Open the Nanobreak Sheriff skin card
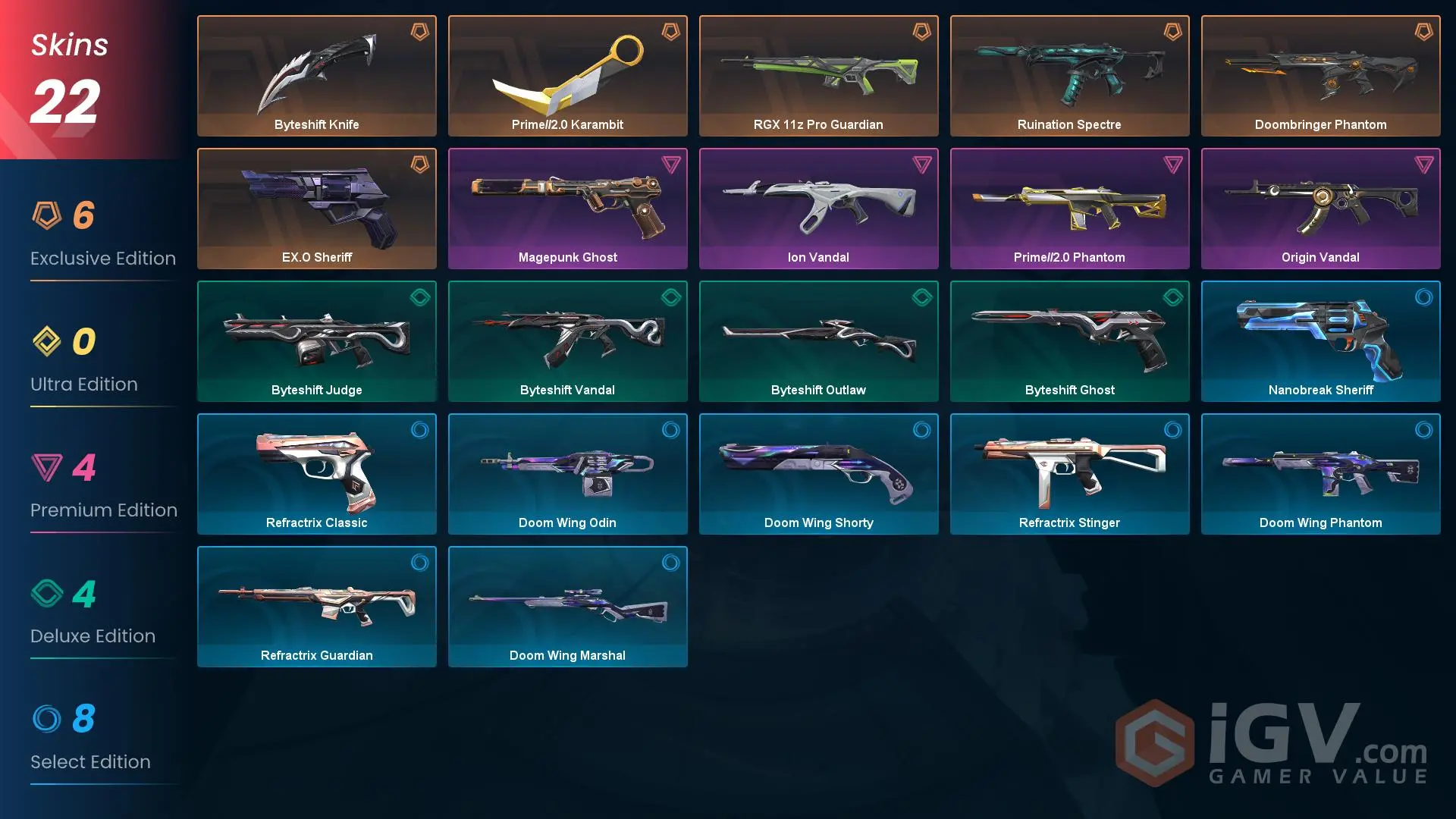1456x819 pixels. tap(1320, 341)
